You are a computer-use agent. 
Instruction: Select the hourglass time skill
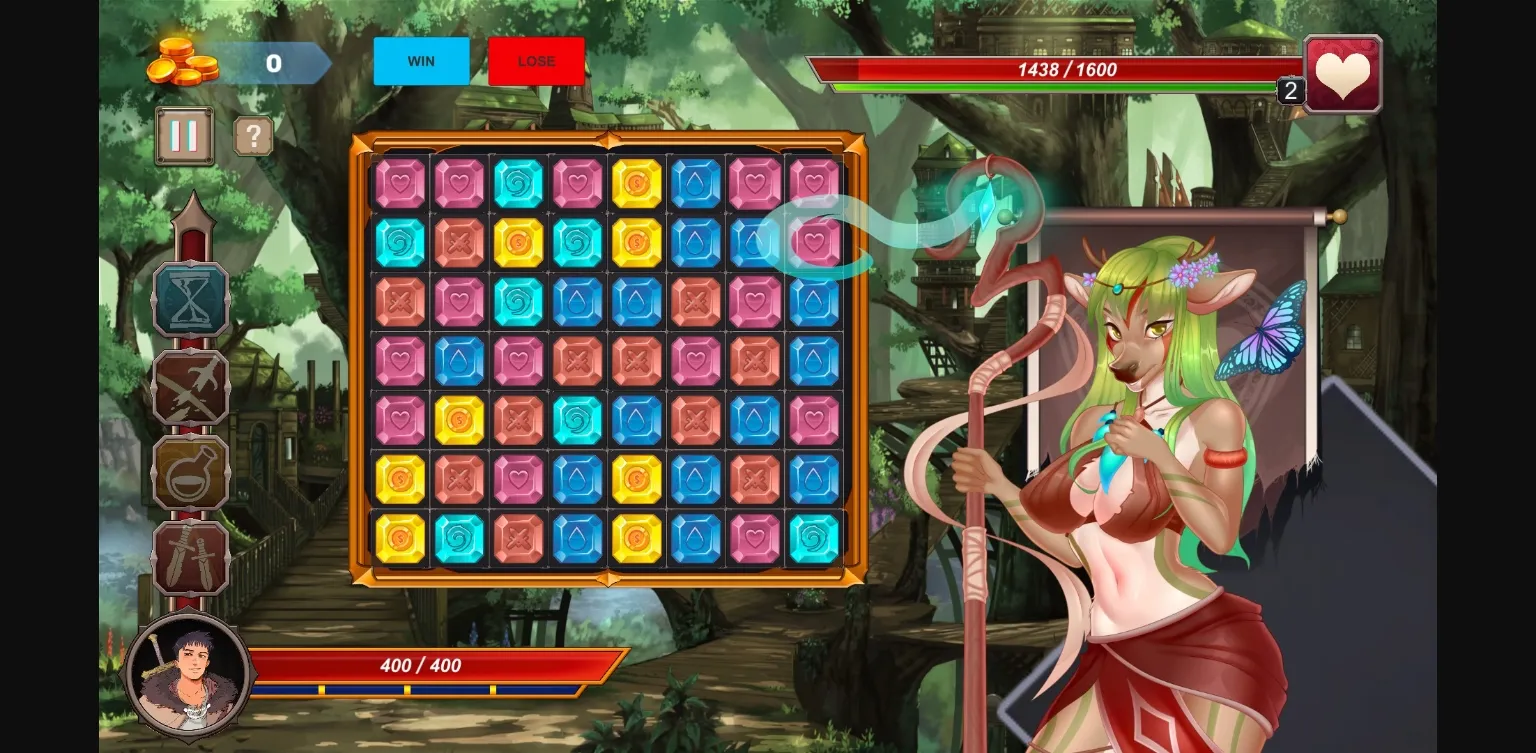(190, 299)
